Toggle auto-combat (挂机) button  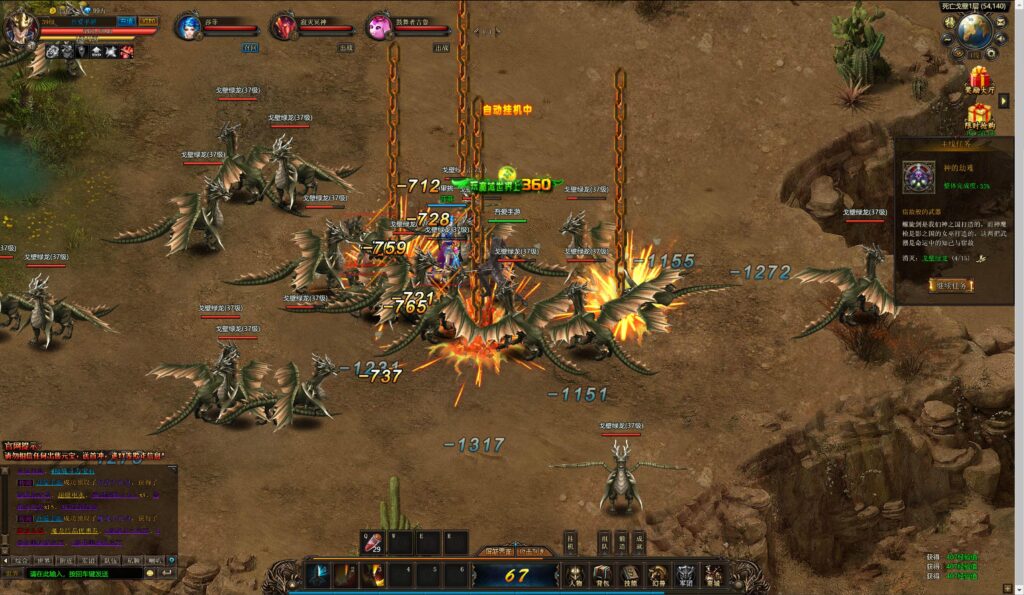tap(570, 541)
